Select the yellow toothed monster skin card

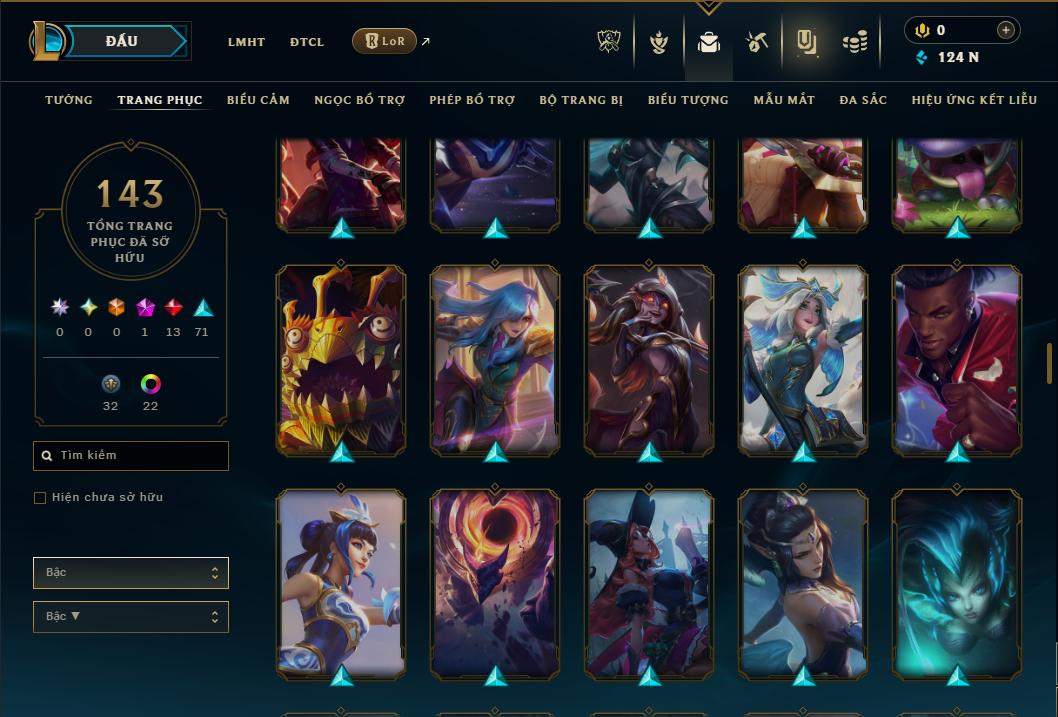coord(341,358)
